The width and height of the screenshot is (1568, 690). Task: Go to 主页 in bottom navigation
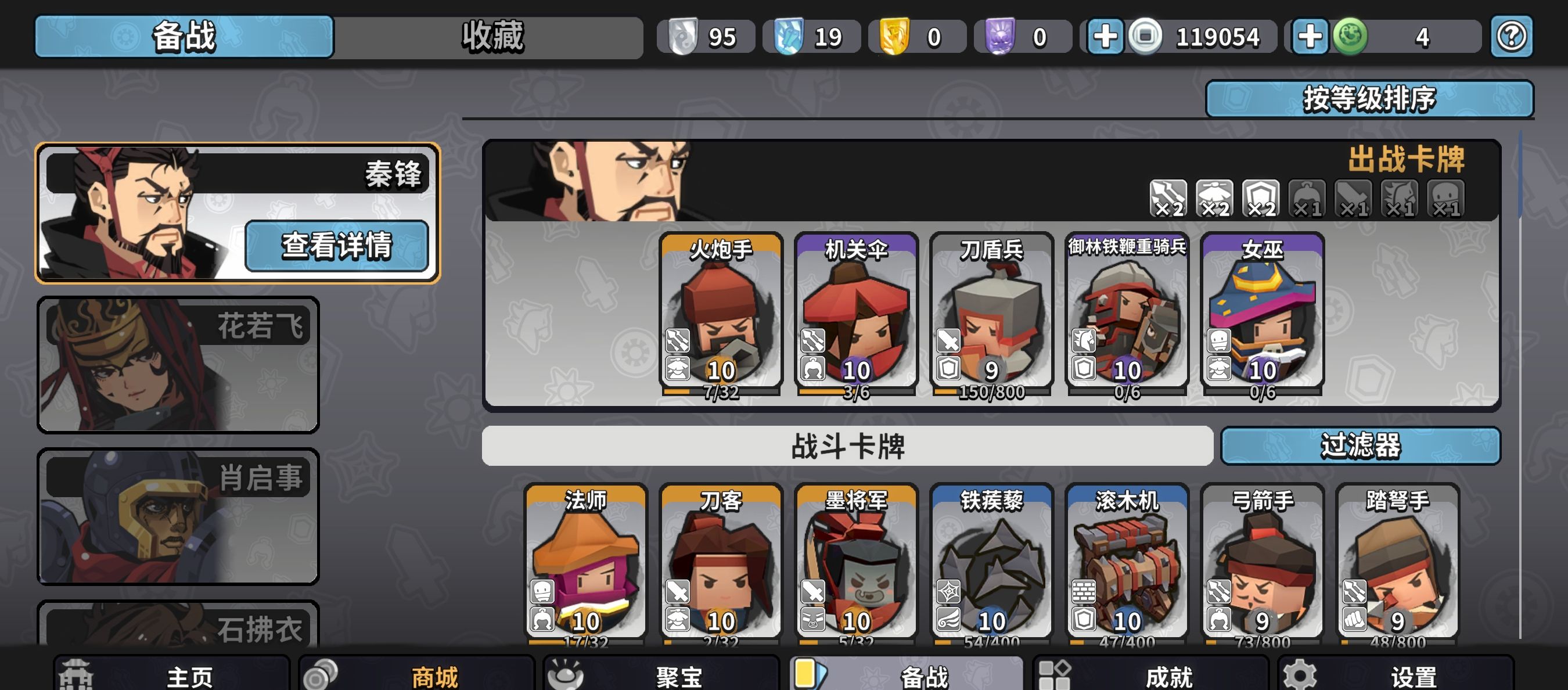tap(172, 675)
